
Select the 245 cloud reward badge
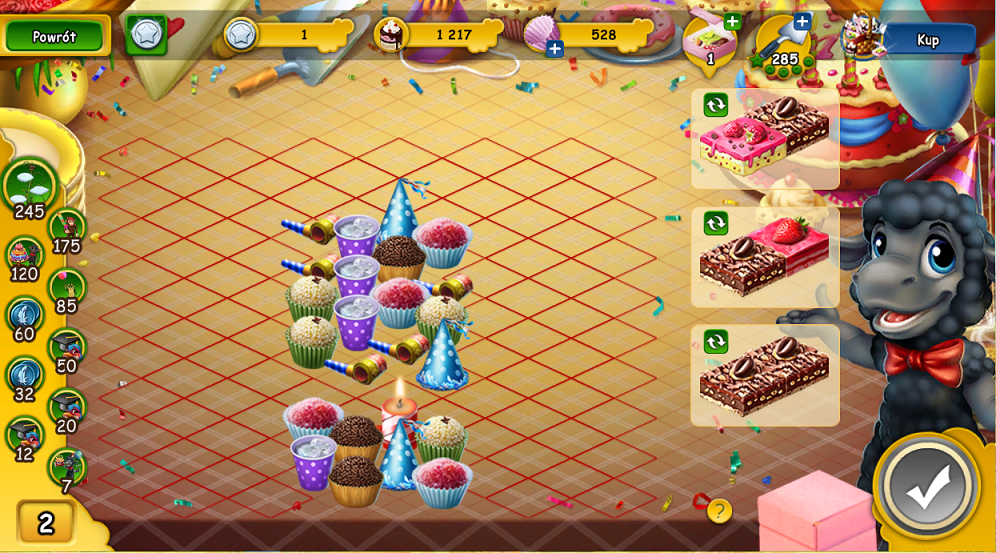29,185
